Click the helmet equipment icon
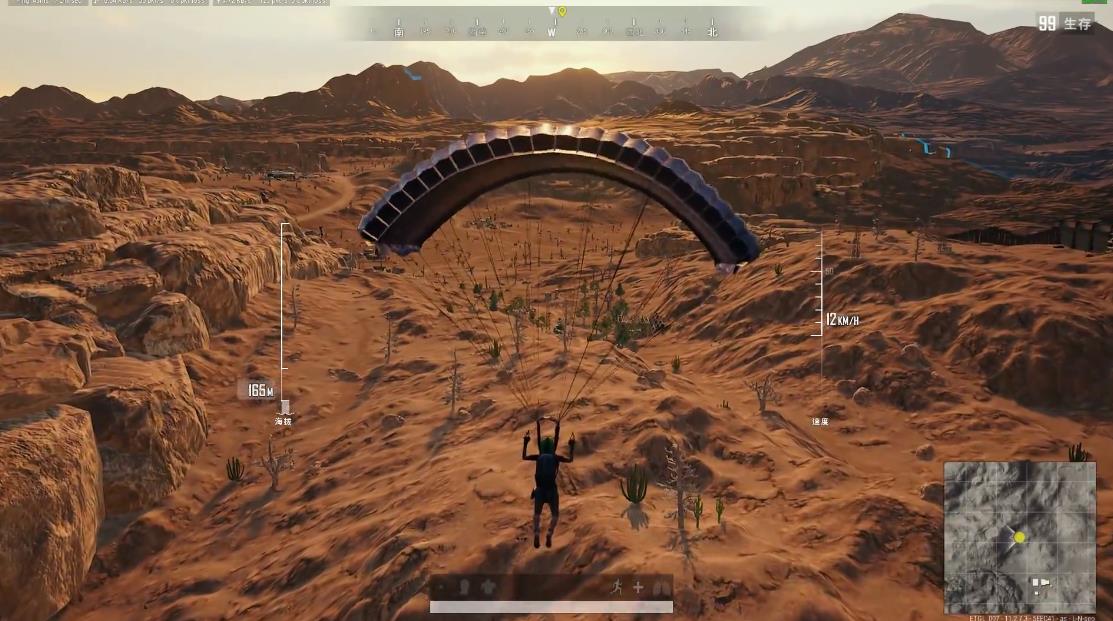 click(x=464, y=587)
